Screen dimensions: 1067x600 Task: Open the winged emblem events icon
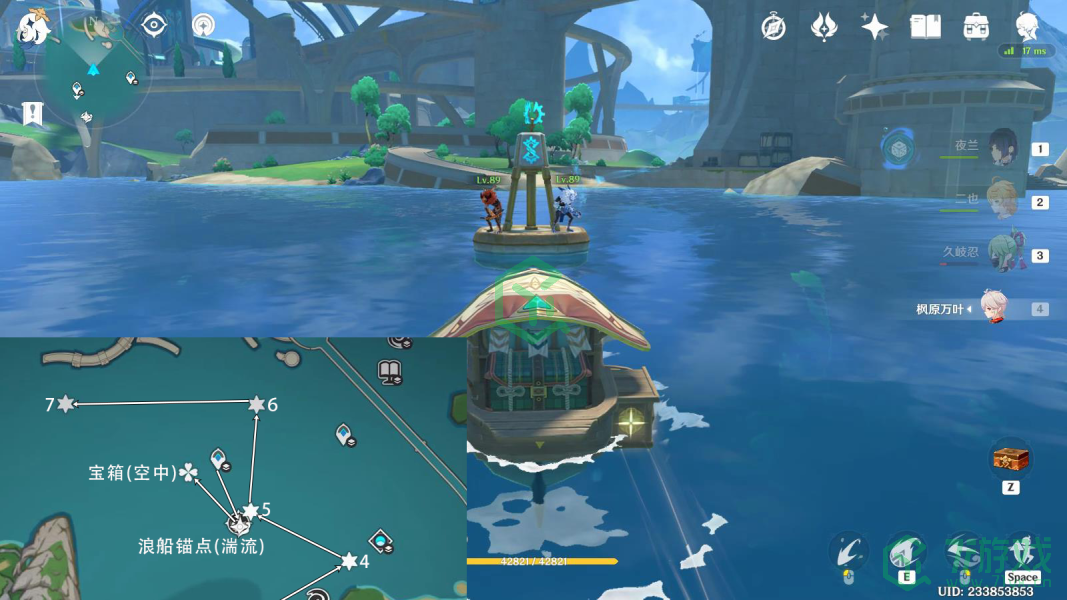(x=823, y=27)
